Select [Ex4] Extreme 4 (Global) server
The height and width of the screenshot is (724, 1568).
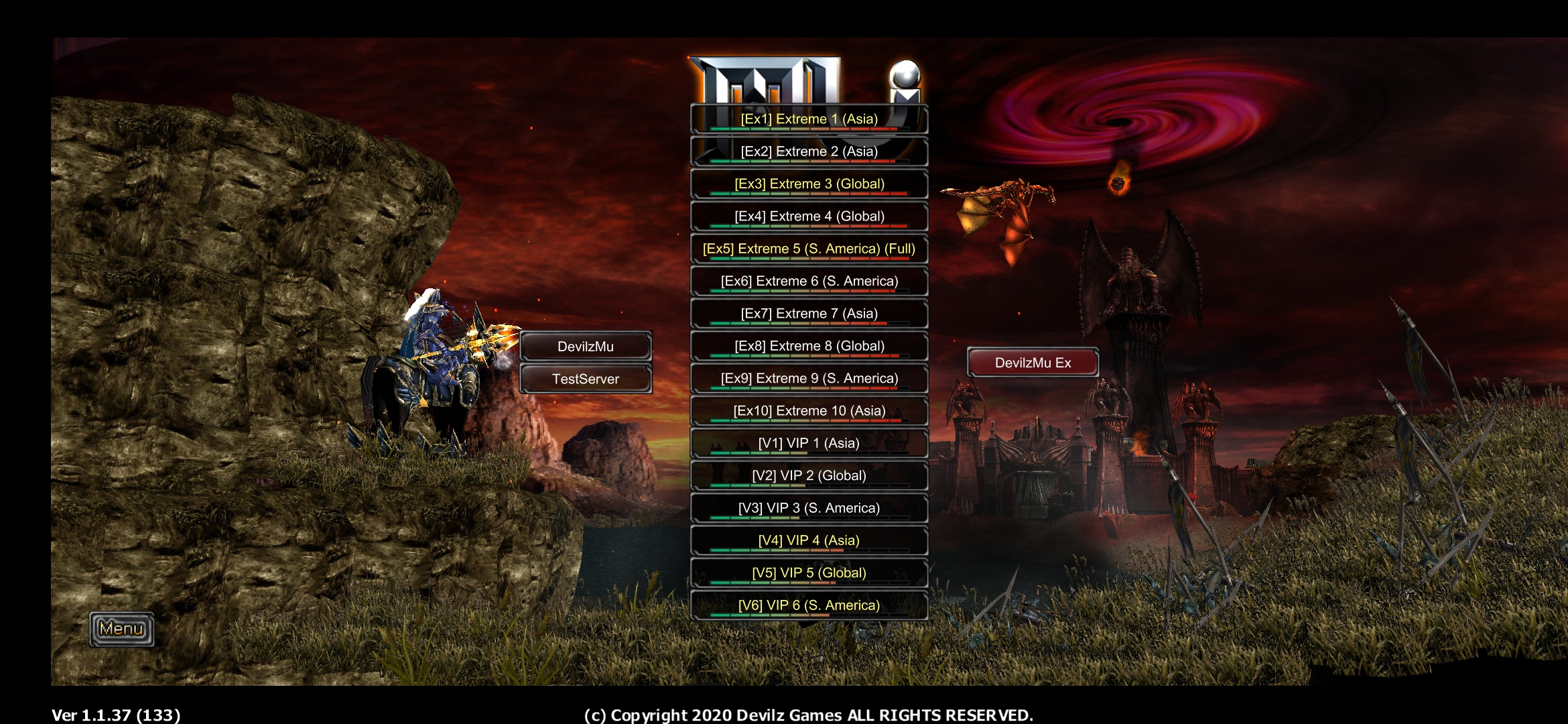809,217
